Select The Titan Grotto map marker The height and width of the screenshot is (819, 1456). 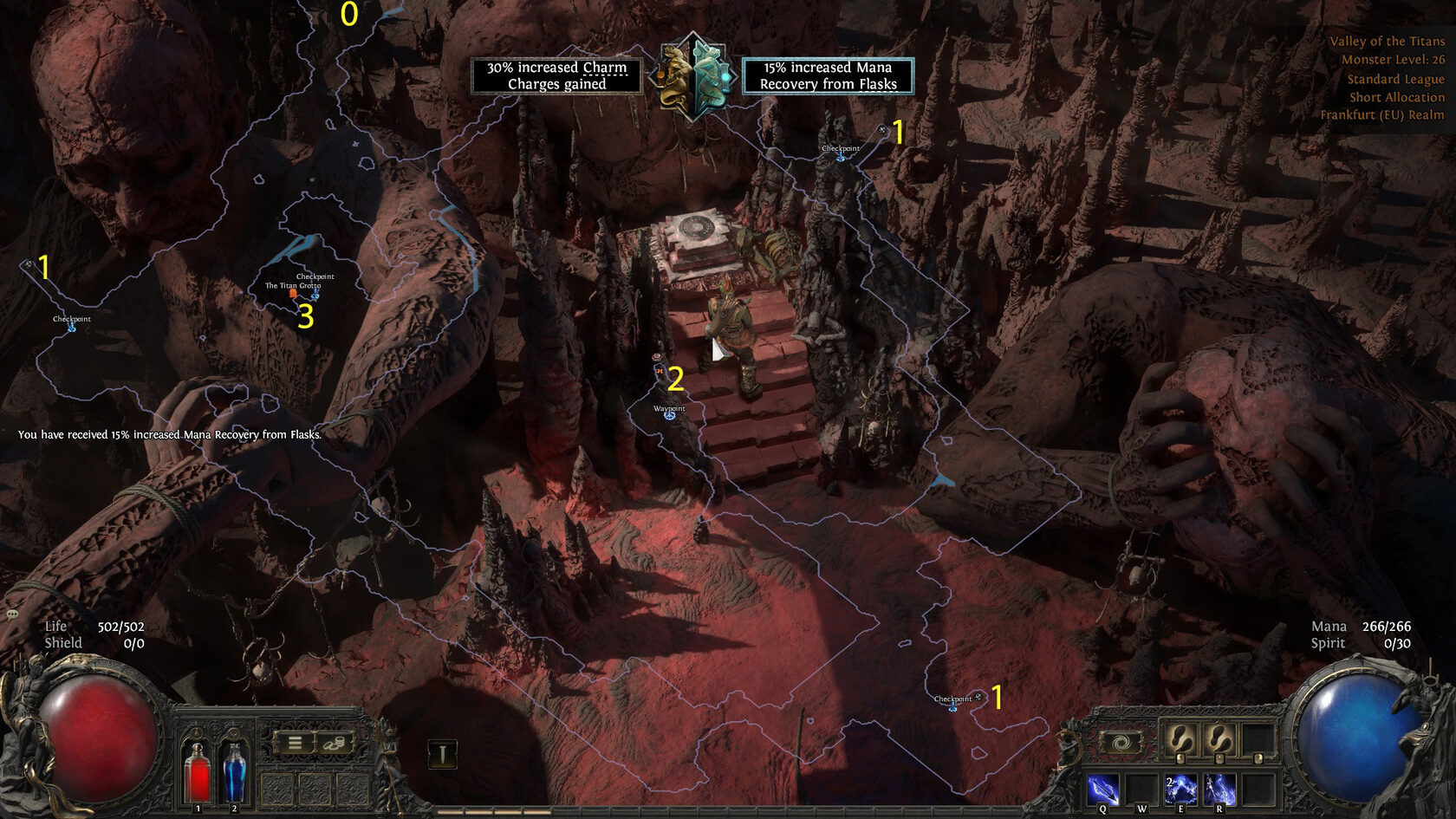[x=294, y=294]
